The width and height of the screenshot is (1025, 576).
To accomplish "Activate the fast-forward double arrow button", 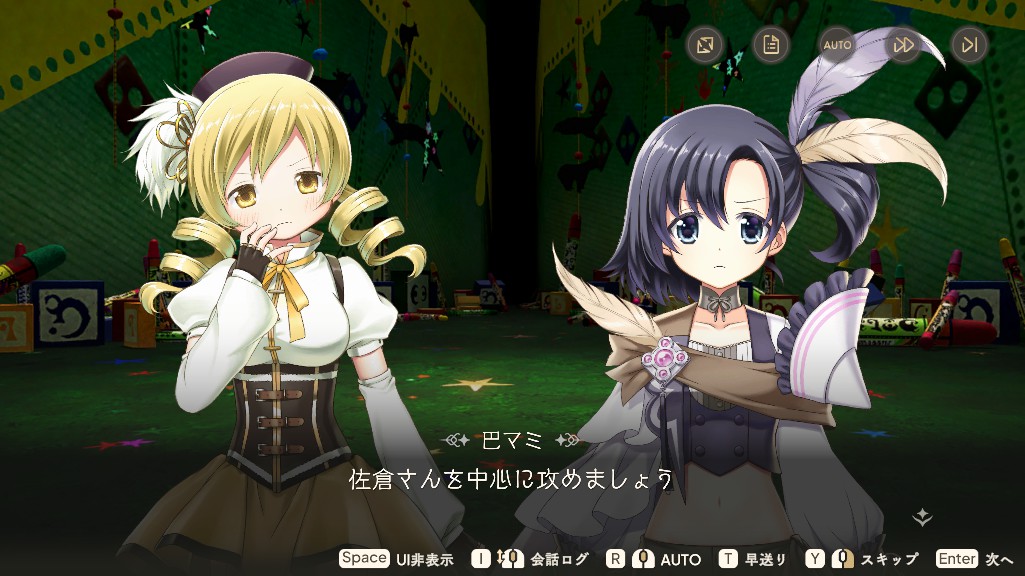I will click(903, 45).
